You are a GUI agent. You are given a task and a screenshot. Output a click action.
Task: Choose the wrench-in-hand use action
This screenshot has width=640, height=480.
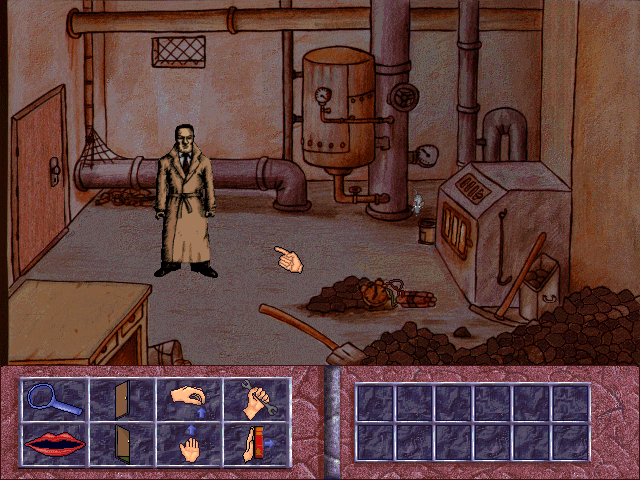256,400
